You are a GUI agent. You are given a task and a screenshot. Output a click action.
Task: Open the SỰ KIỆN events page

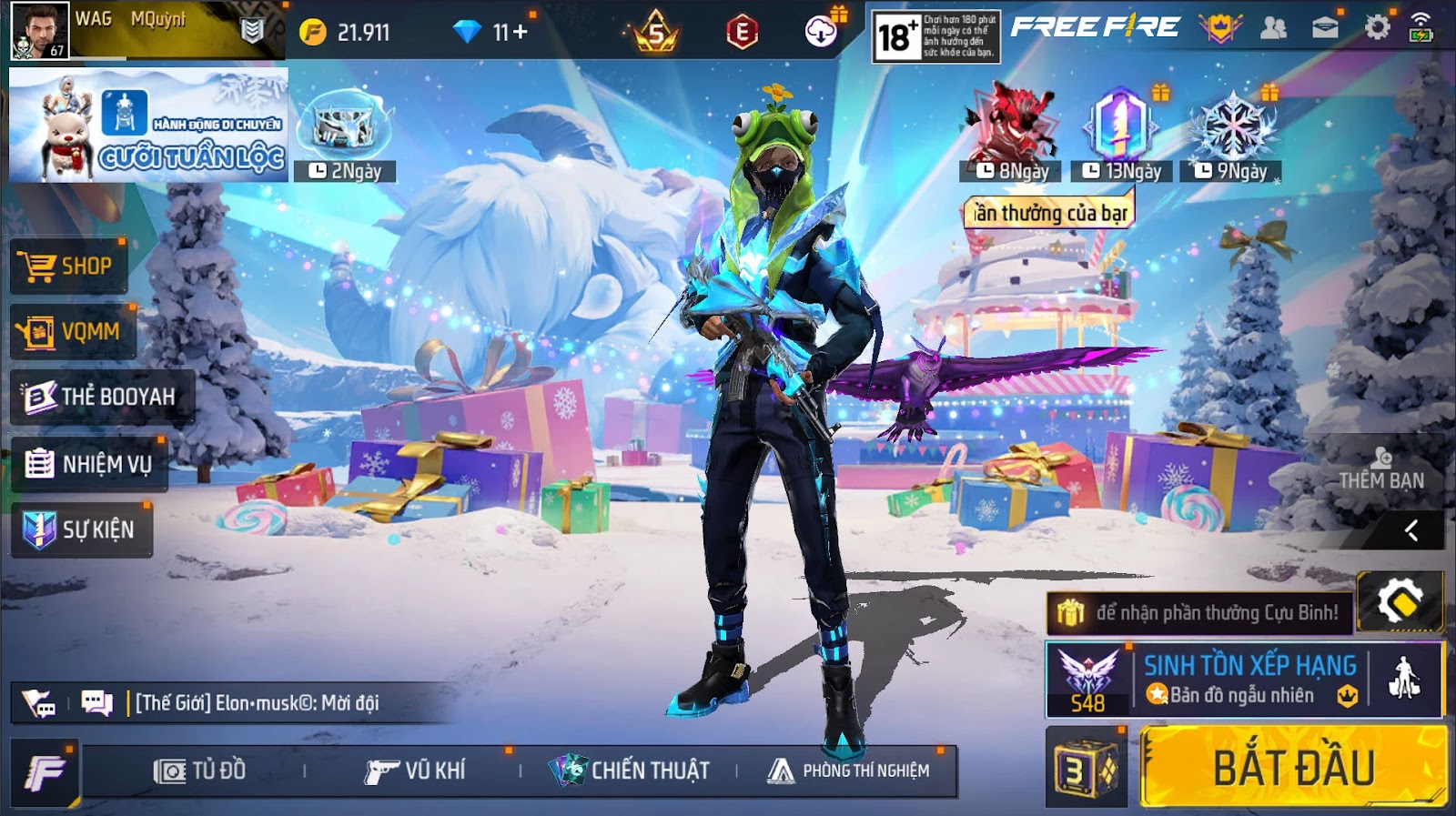click(x=81, y=529)
